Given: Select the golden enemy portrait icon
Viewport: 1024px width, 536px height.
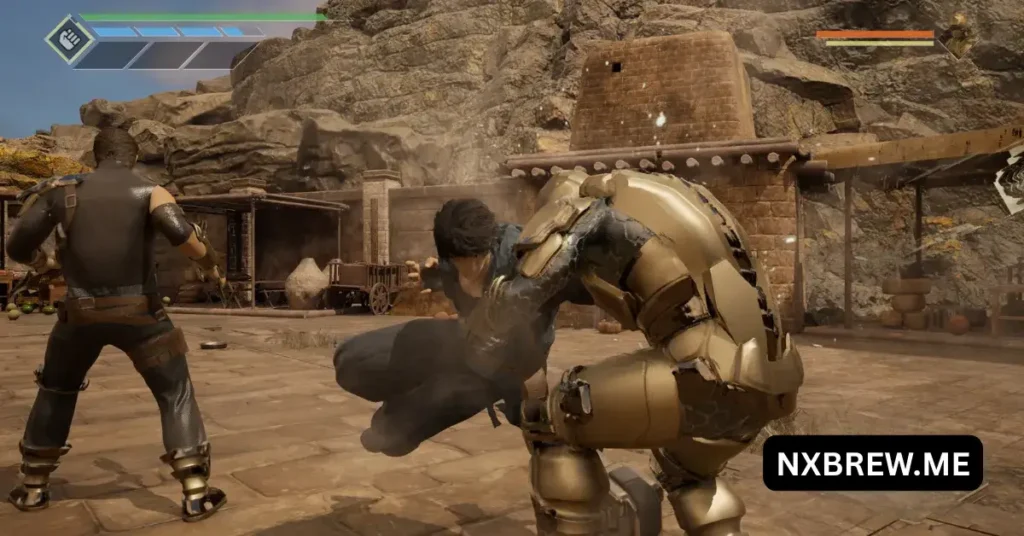Looking at the screenshot, I should (956, 36).
